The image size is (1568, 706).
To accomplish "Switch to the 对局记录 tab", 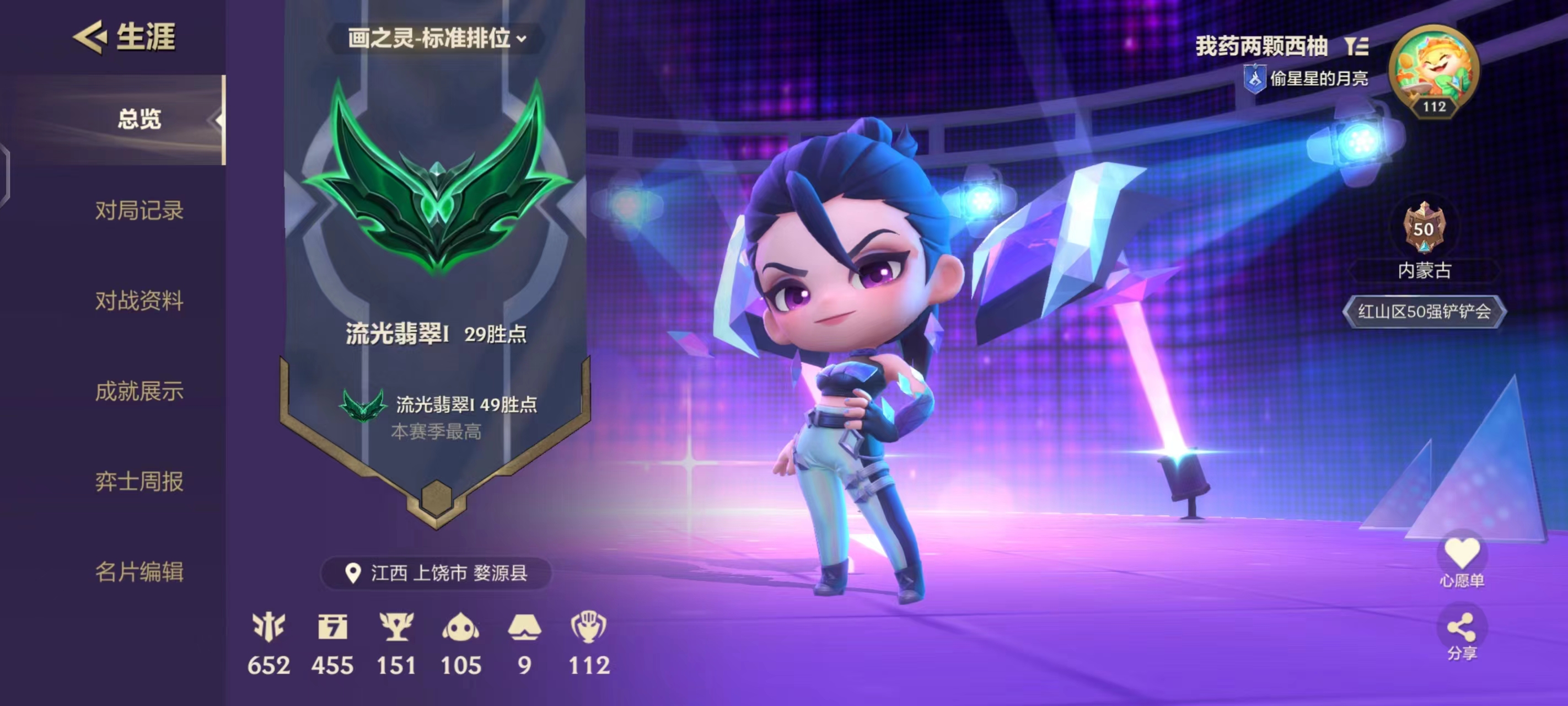I will pyautogui.click(x=139, y=211).
